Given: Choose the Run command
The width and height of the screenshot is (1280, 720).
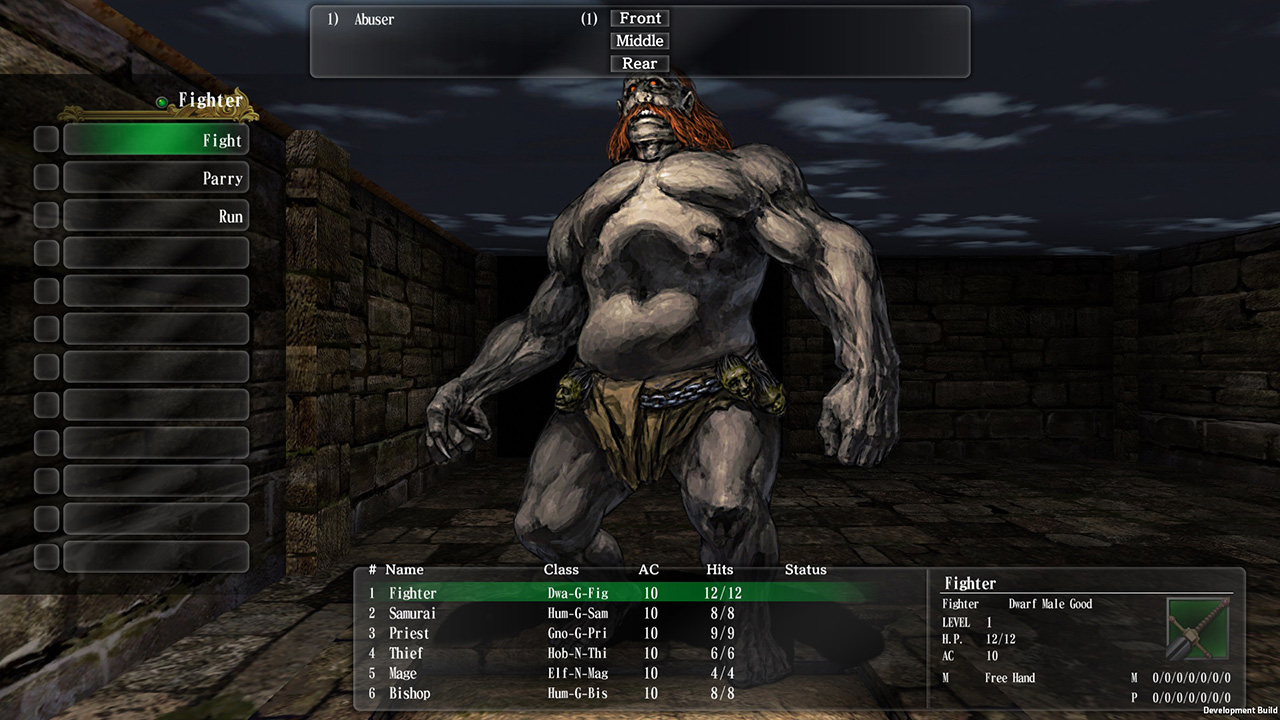Looking at the screenshot, I should tap(155, 215).
